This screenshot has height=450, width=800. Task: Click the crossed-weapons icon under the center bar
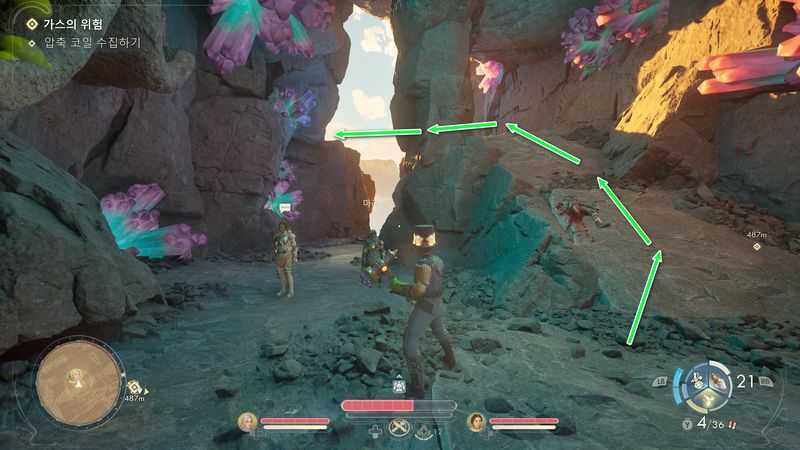pyautogui.click(x=398, y=430)
